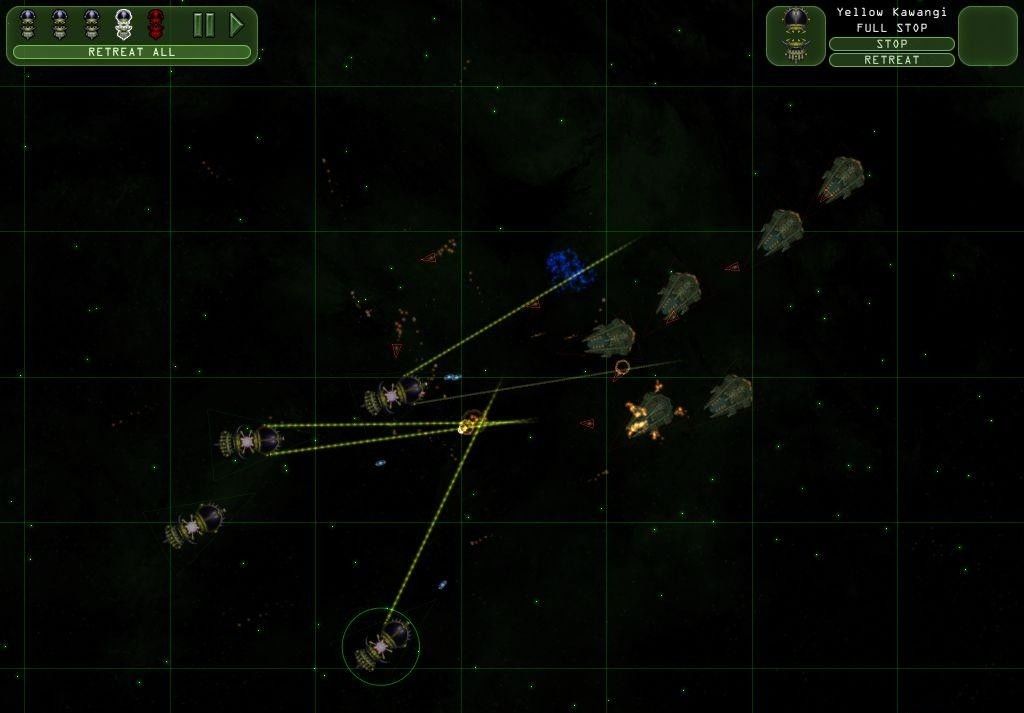Viewport: 1024px width, 713px height.
Task: Retreat the Yellow Kawangi ship
Action: coord(891,60)
